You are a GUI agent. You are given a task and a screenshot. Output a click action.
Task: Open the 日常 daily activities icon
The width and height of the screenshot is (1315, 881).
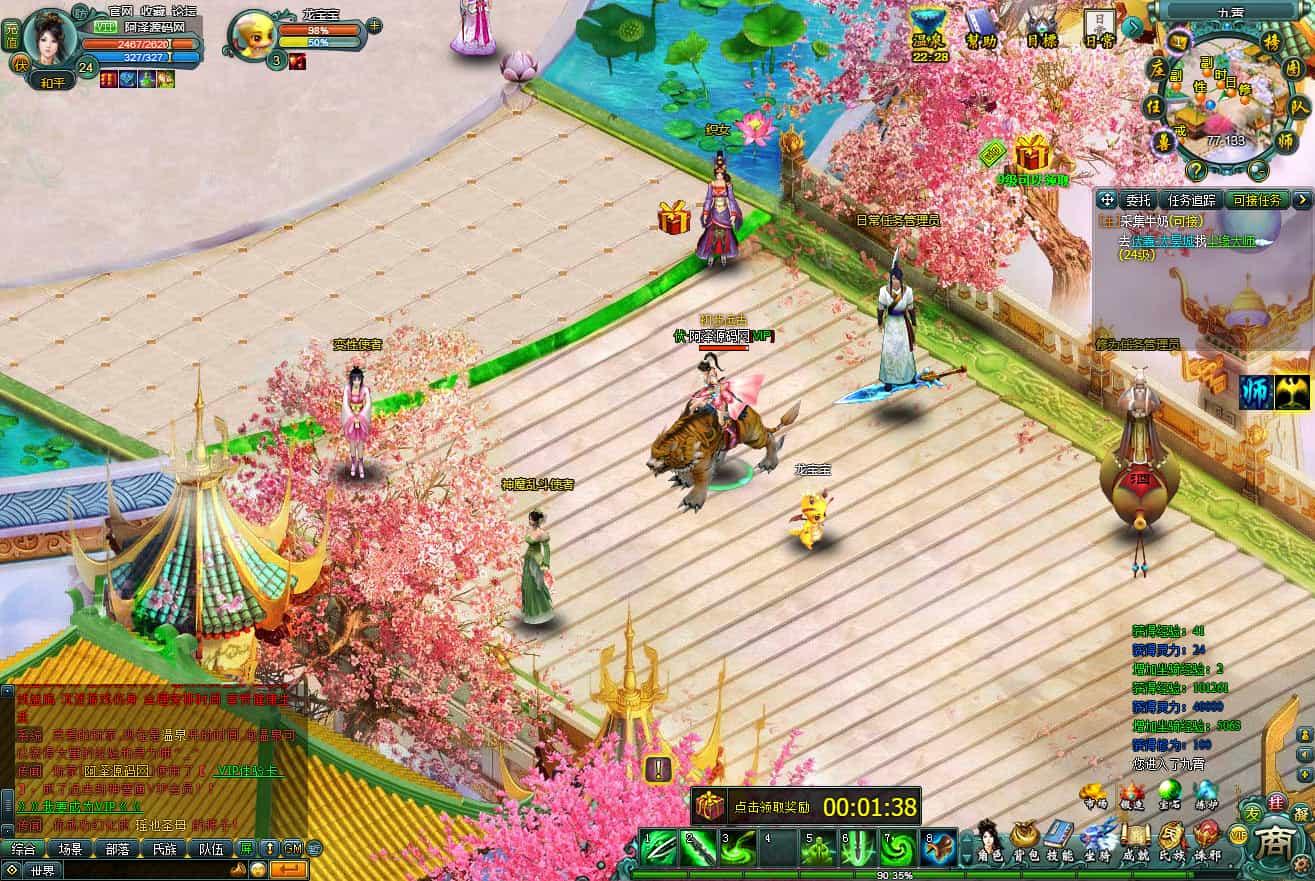pyautogui.click(x=1099, y=29)
